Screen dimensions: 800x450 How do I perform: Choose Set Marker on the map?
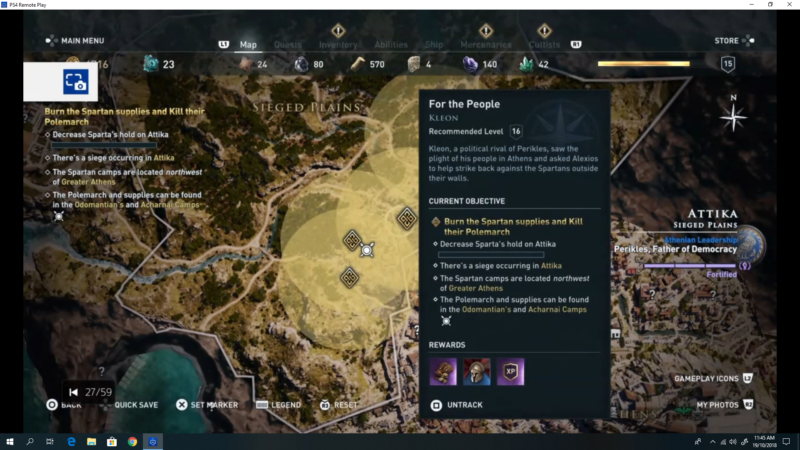[207, 405]
